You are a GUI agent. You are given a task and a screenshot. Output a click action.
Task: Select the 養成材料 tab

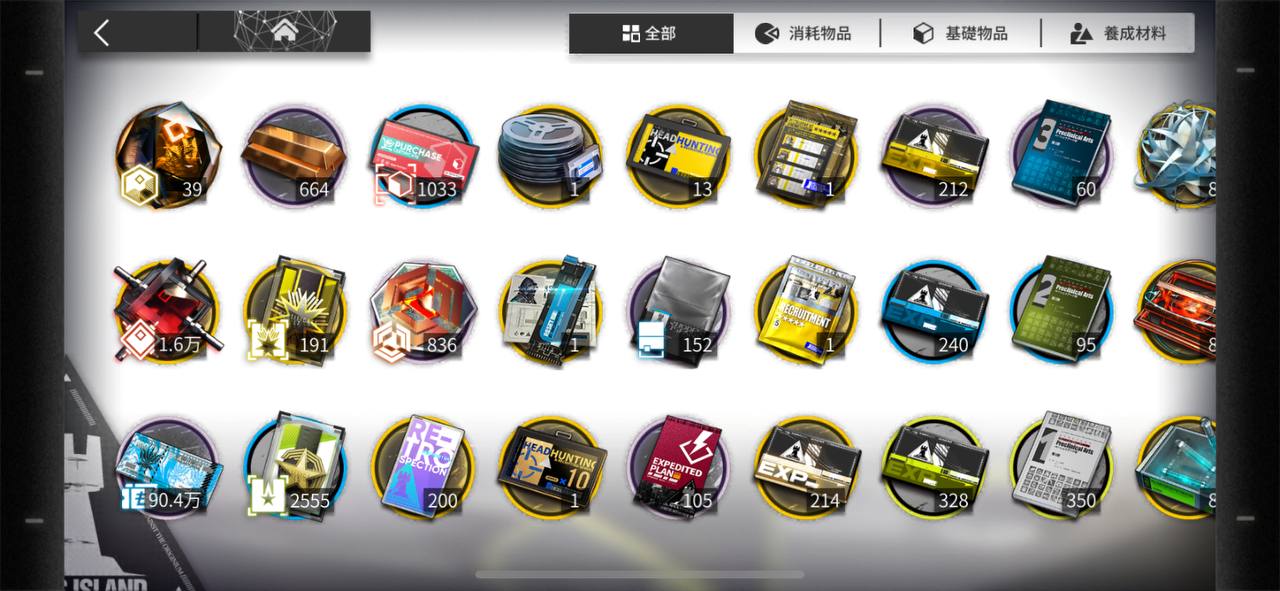(x=1118, y=33)
